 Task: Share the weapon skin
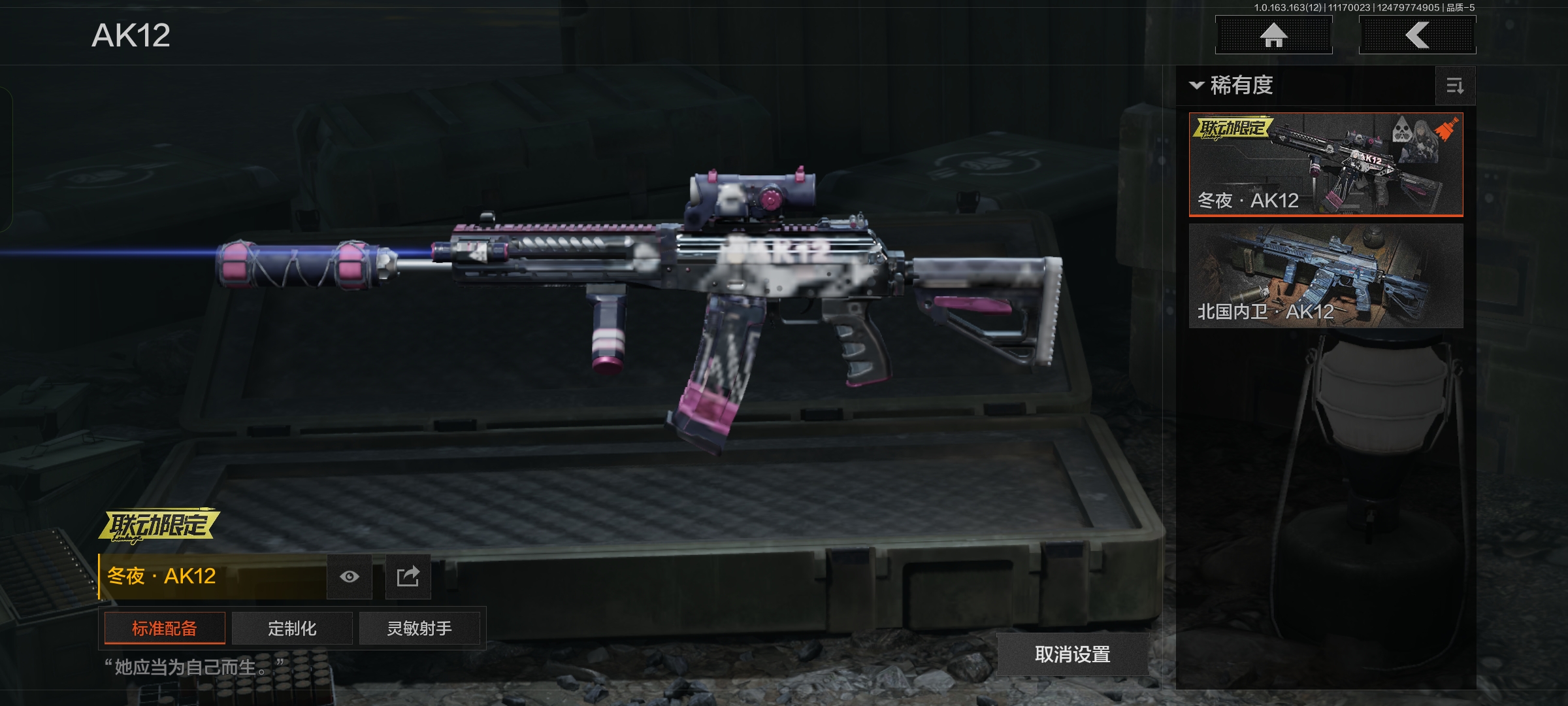(x=408, y=577)
